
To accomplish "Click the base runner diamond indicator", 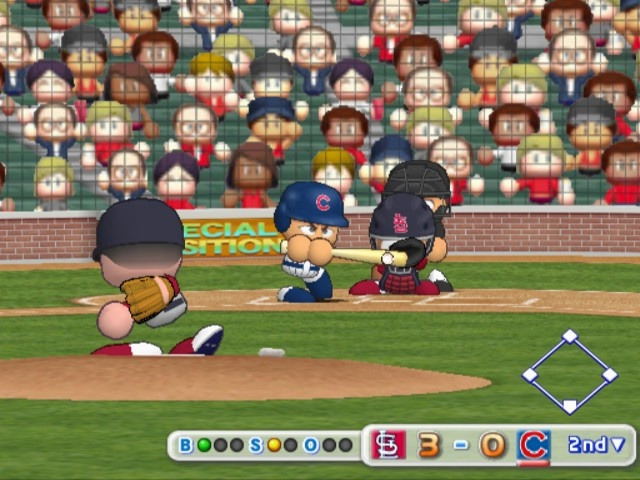I will (569, 372).
